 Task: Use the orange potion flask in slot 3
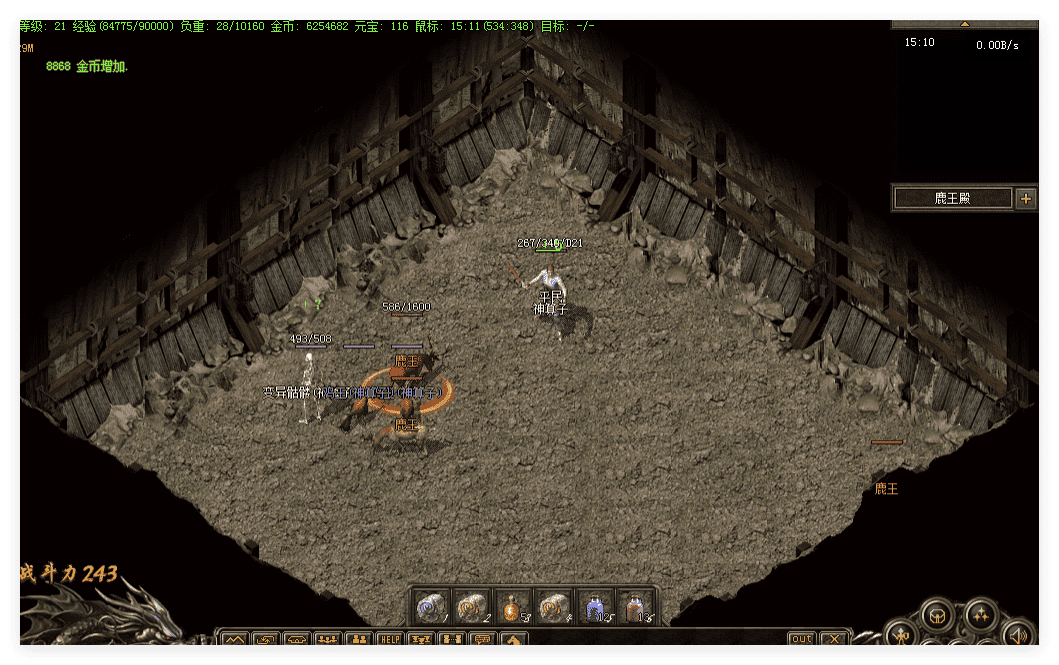[513, 606]
